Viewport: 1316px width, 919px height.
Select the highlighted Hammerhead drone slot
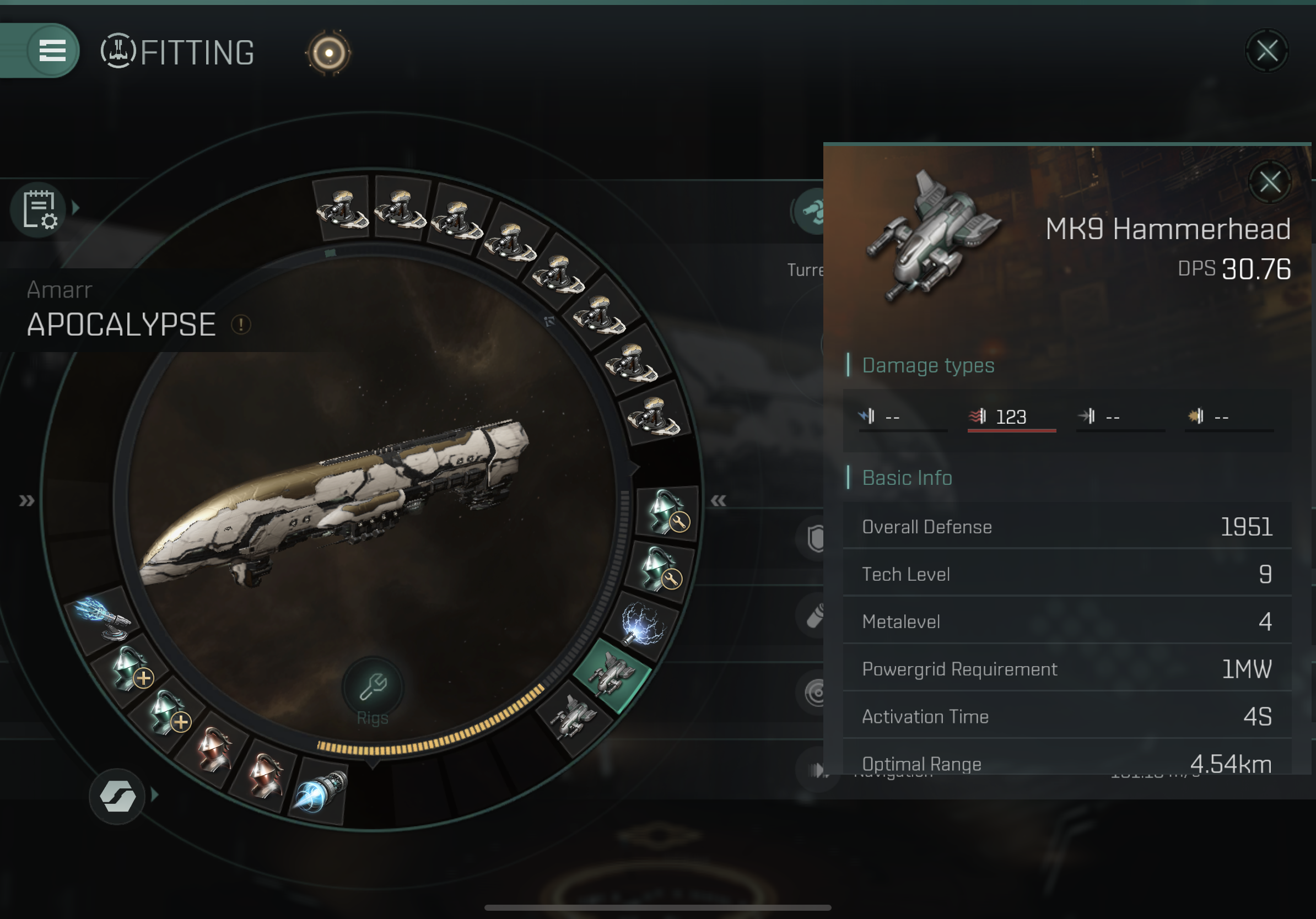pyautogui.click(x=613, y=676)
